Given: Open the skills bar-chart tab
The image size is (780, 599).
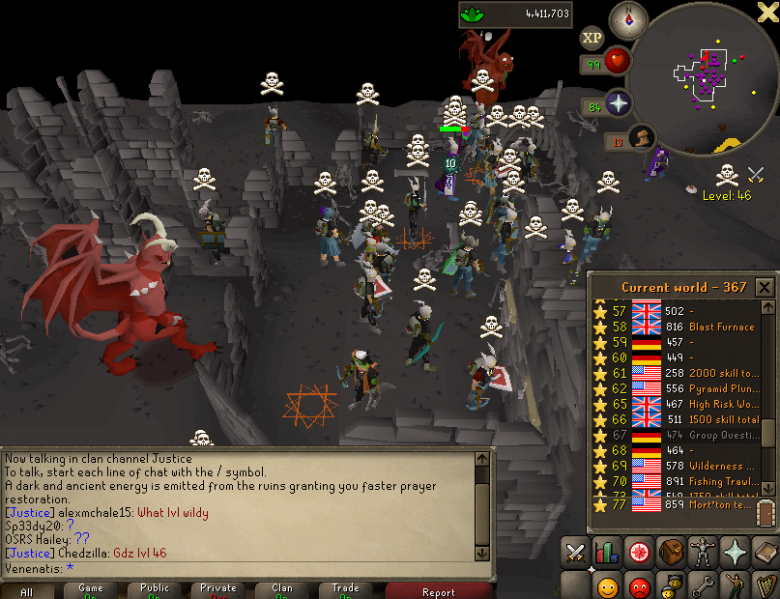Looking at the screenshot, I should pyautogui.click(x=607, y=552).
